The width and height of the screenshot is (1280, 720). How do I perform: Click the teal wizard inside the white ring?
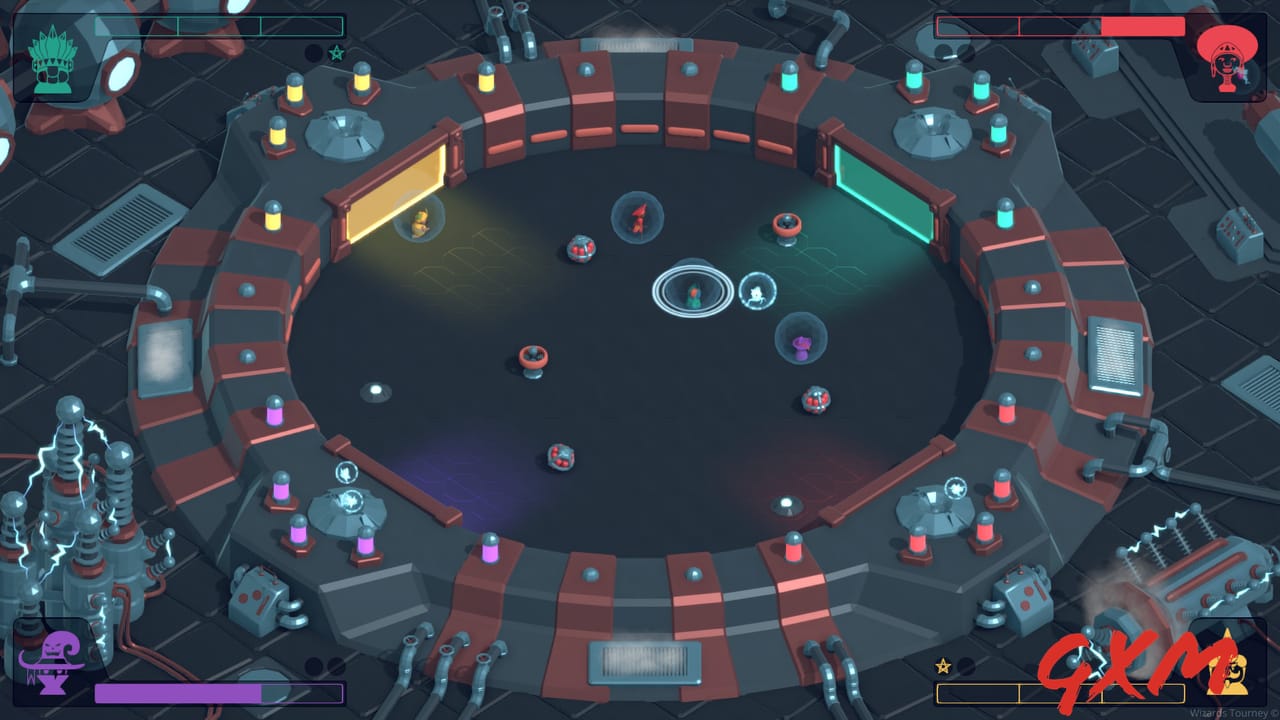coord(694,291)
